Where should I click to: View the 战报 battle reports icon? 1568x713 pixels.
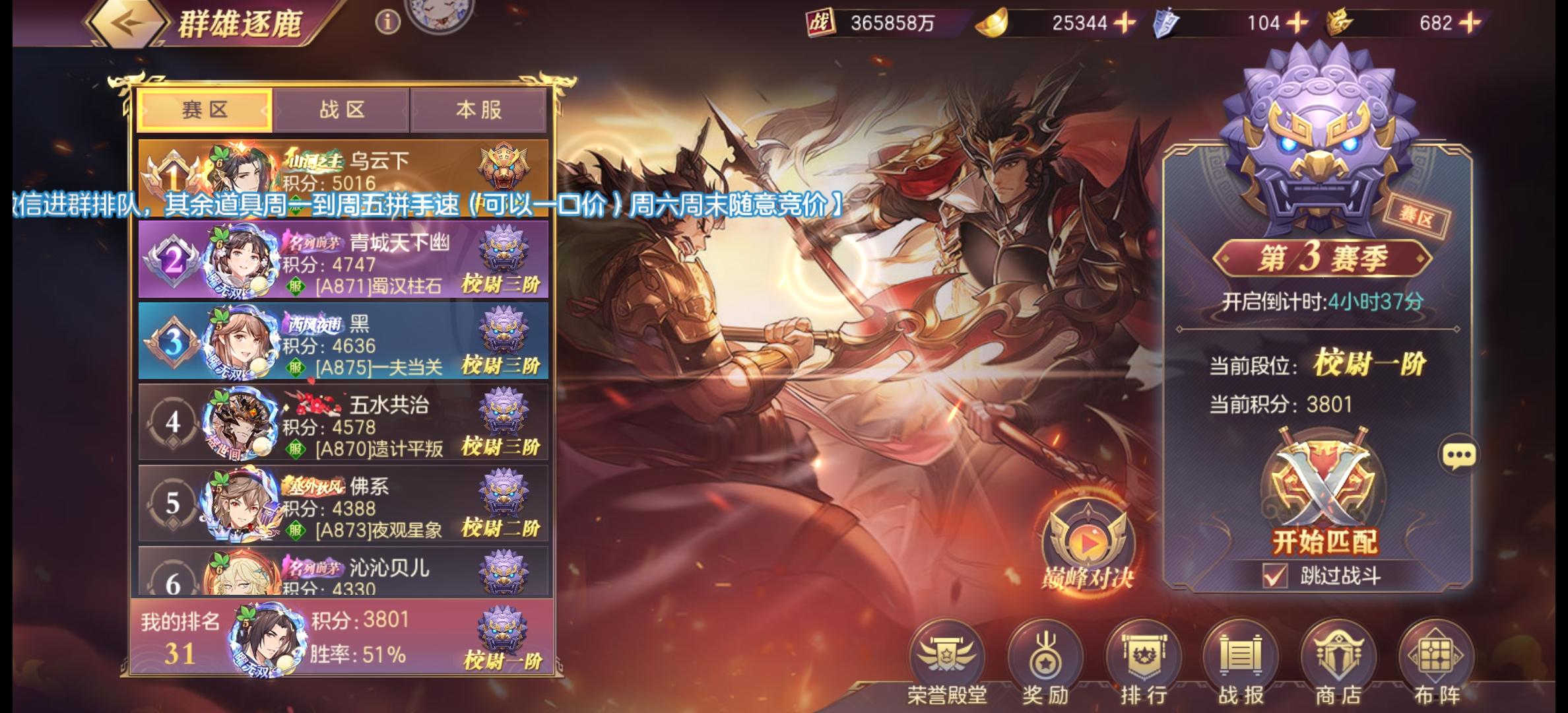1239,654
